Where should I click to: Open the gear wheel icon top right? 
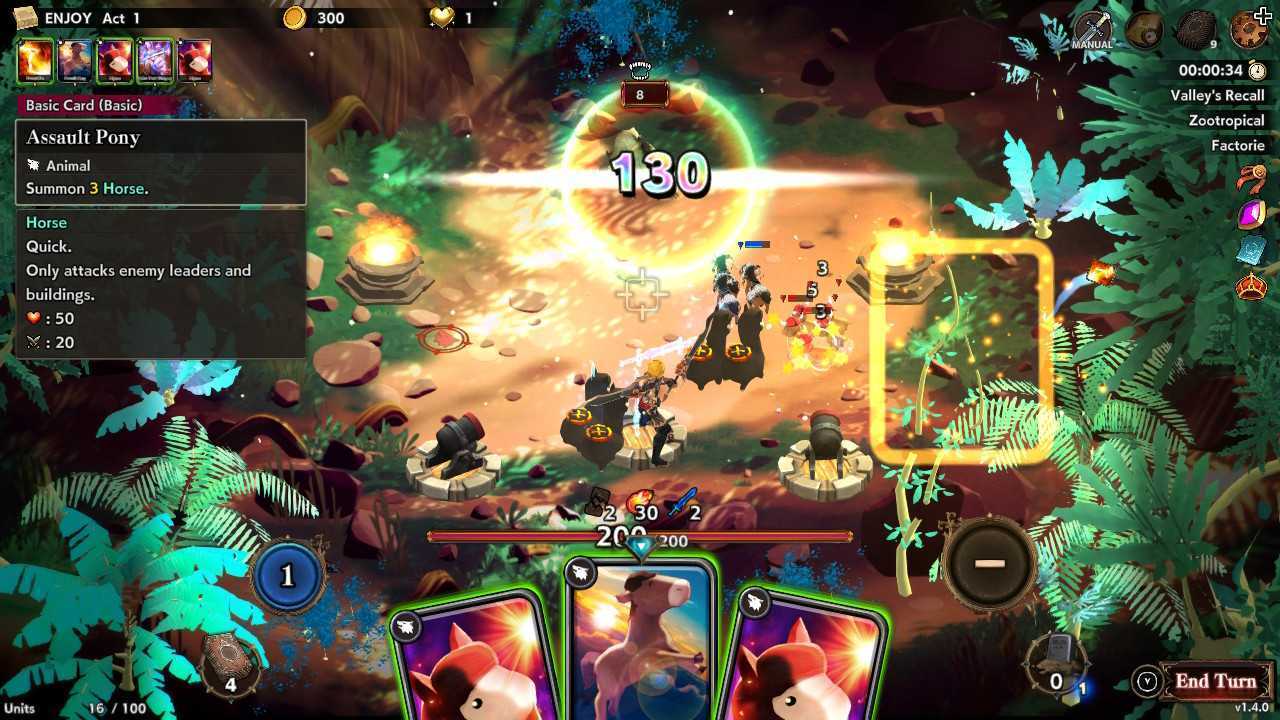[x=1250, y=30]
